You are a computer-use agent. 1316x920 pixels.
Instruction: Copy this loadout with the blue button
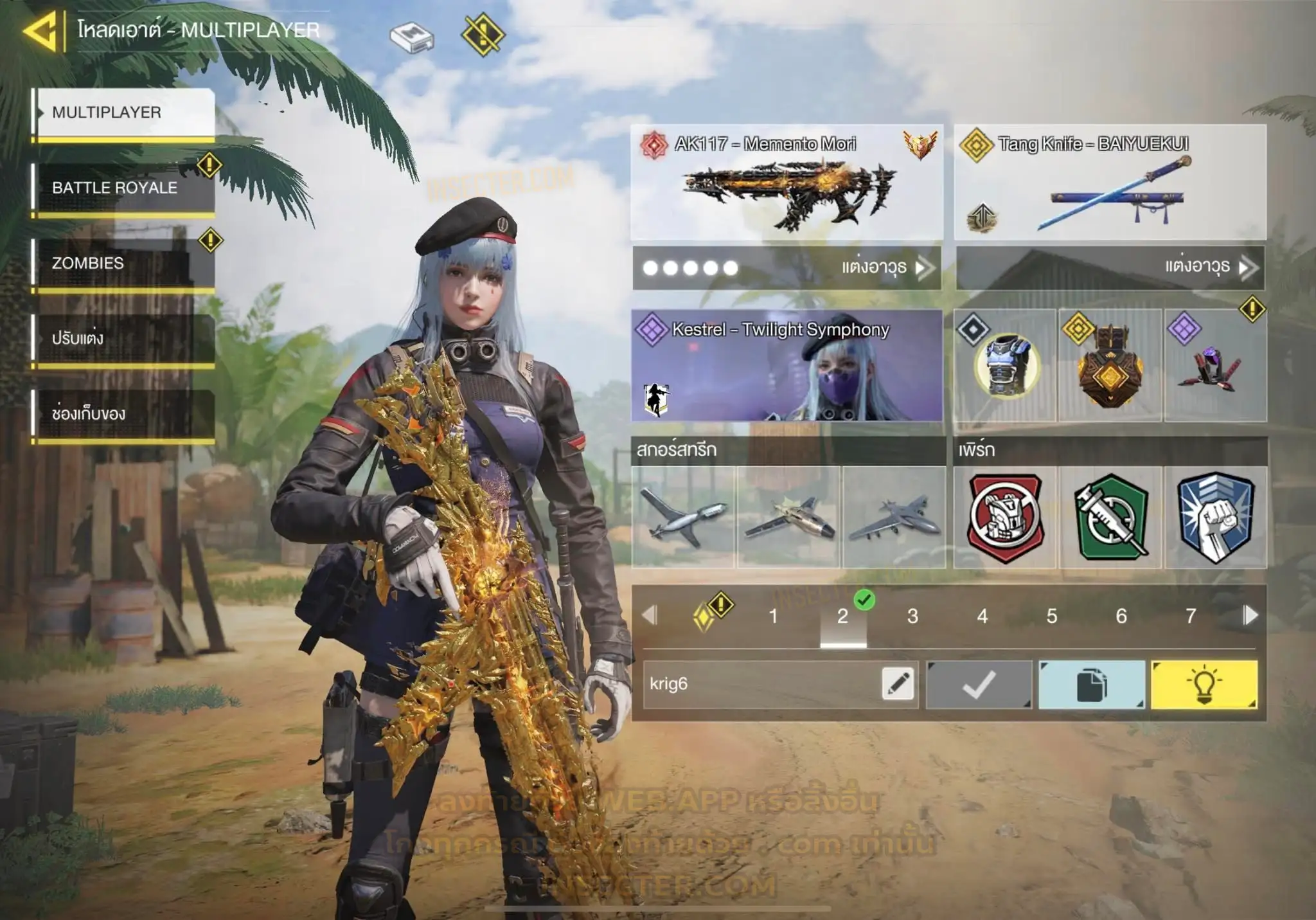tap(1091, 685)
